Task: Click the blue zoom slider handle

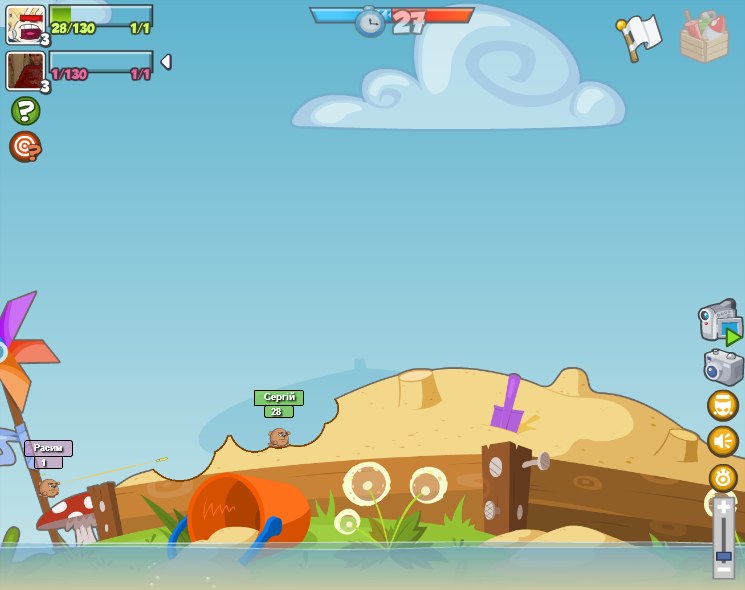Action: coord(723,555)
